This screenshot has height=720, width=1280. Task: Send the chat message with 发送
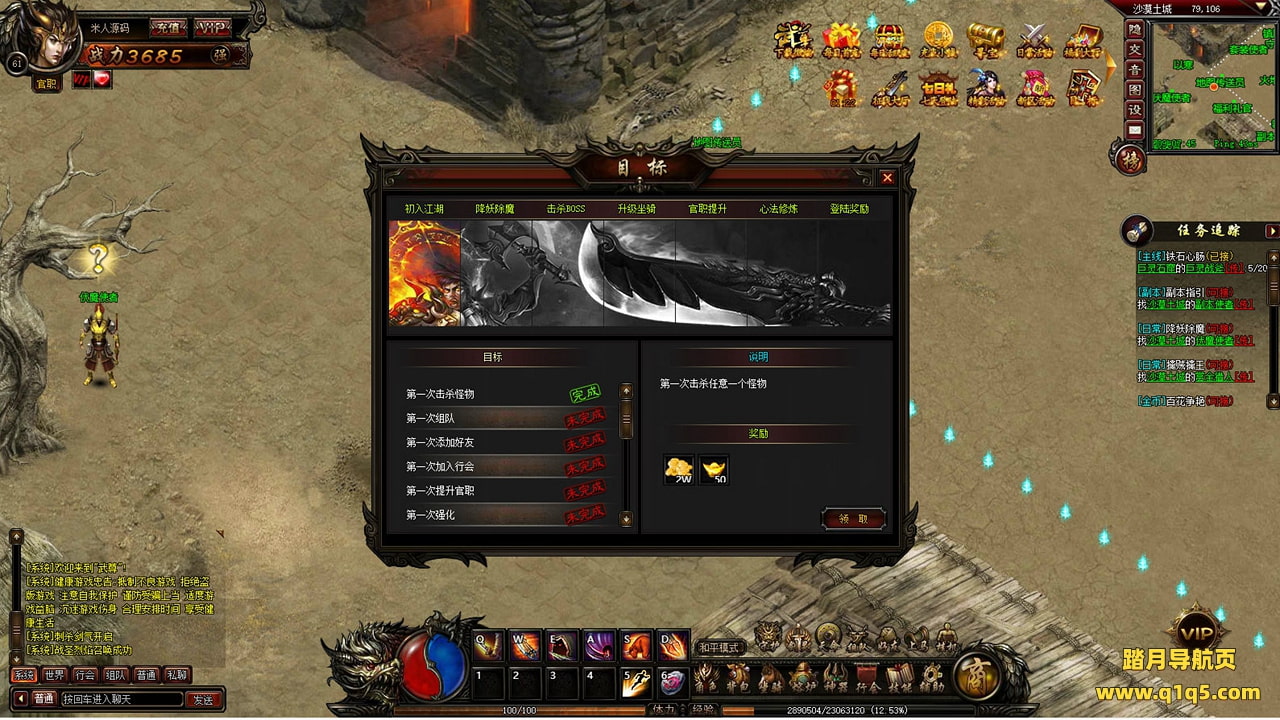pos(203,699)
